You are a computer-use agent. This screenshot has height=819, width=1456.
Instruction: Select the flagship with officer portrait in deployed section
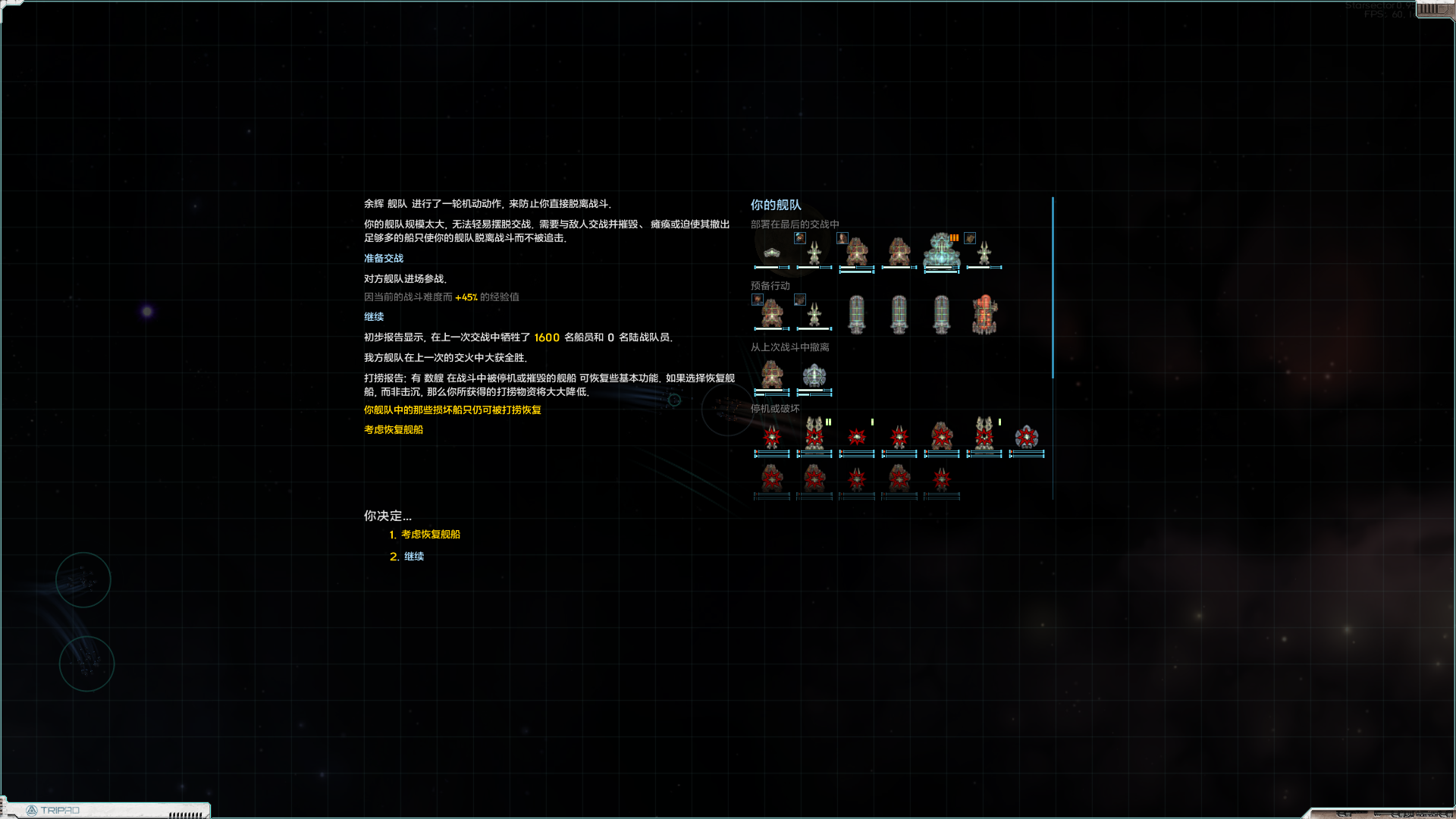pos(814,252)
